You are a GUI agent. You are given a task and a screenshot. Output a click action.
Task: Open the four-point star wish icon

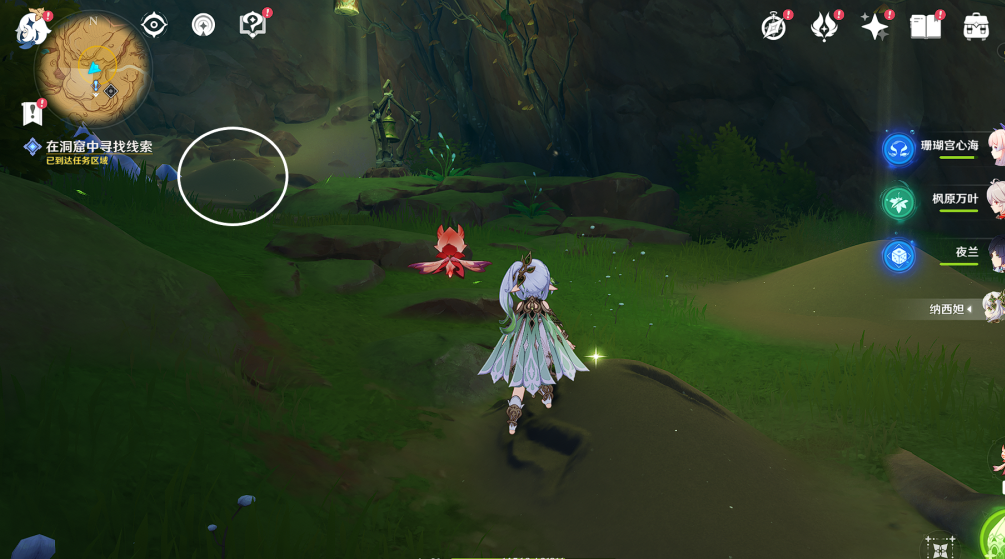point(875,27)
